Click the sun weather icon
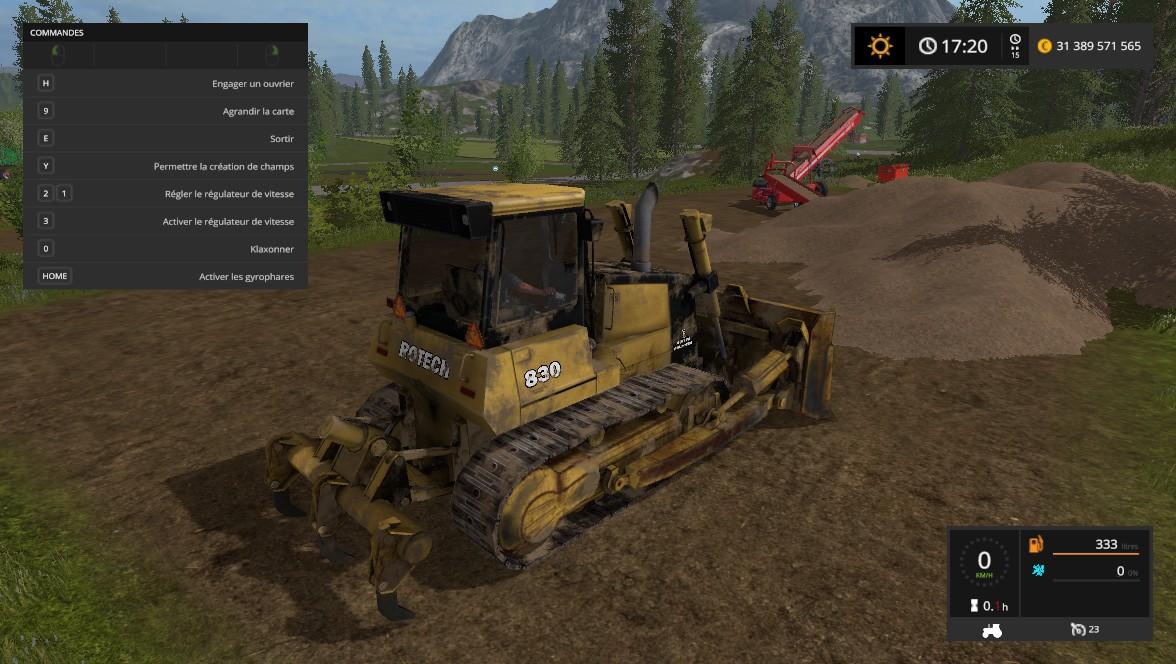1176x664 pixels. pyautogui.click(x=880, y=46)
